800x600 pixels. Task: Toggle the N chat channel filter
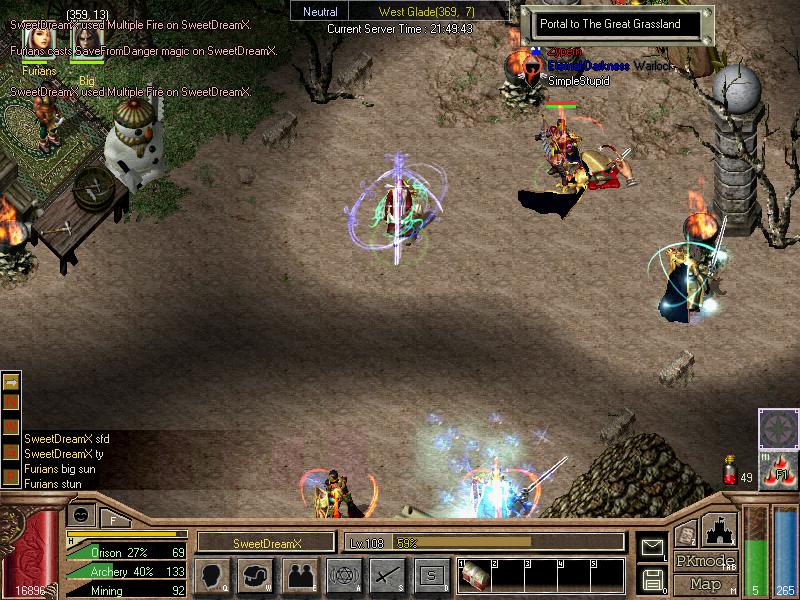pos(12,400)
